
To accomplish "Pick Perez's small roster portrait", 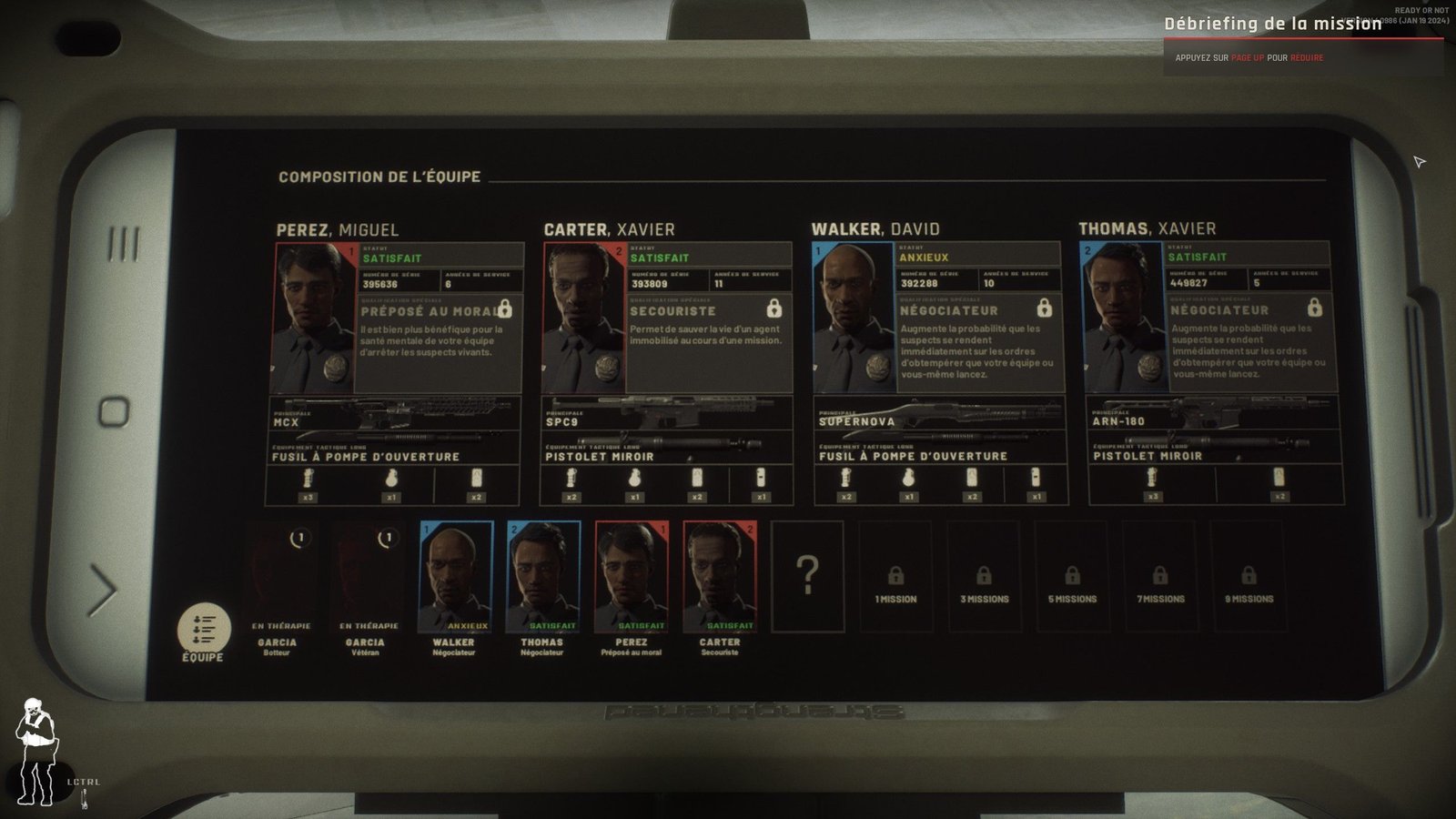I will click(x=631, y=576).
